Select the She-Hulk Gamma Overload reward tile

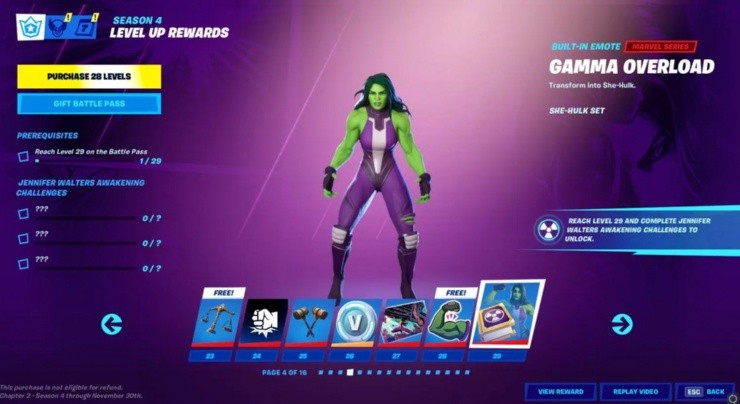pyautogui.click(x=507, y=316)
